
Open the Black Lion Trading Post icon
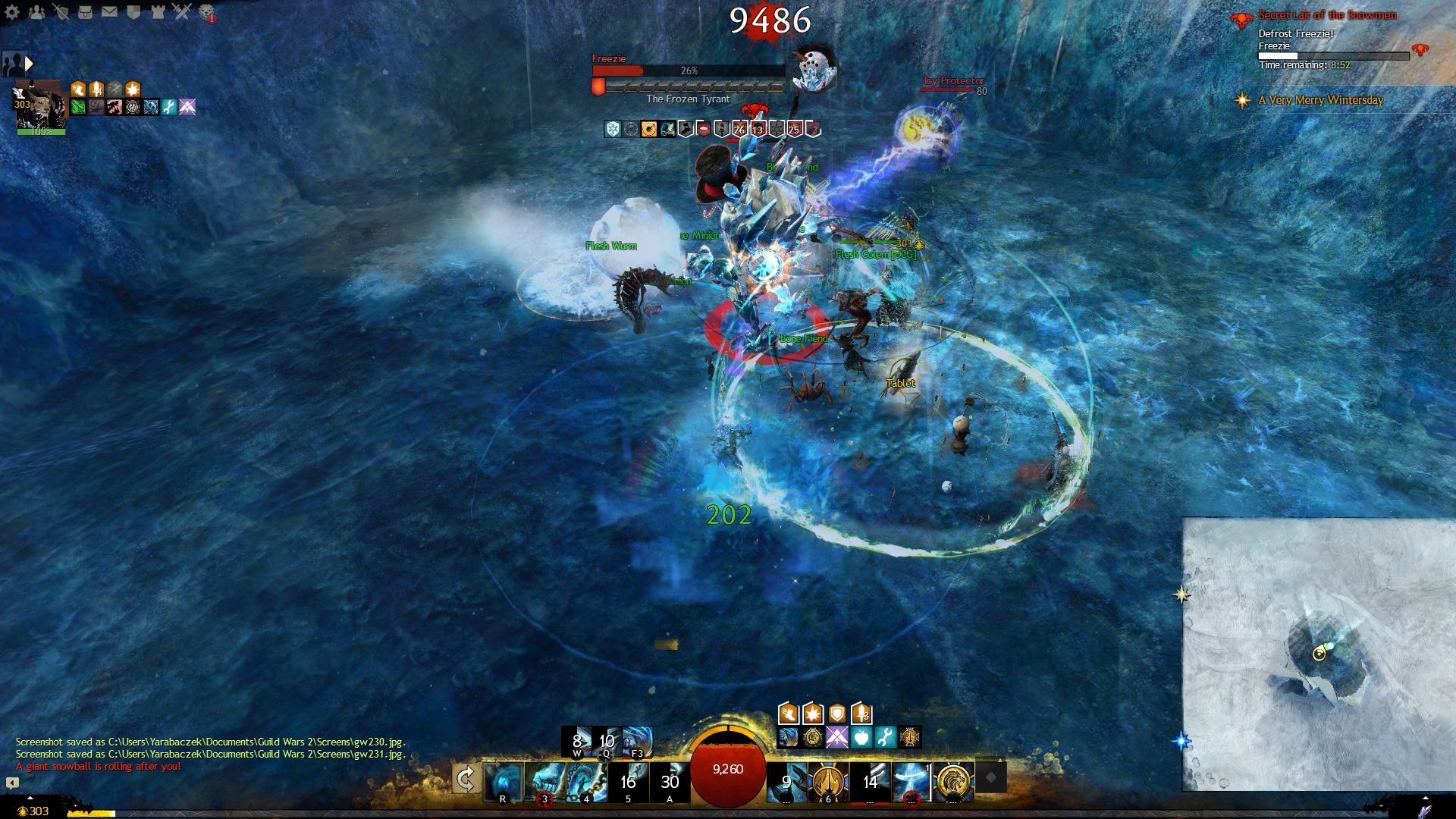point(206,11)
